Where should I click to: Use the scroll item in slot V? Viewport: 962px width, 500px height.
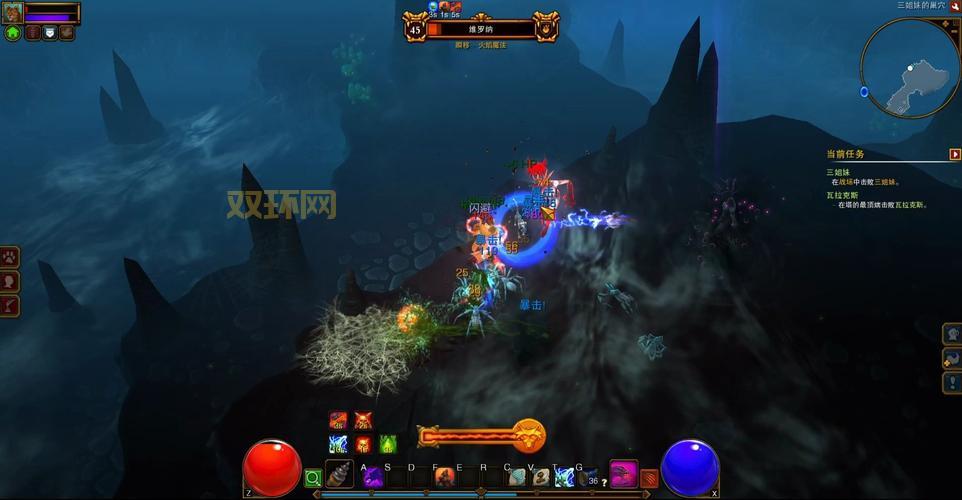tap(540, 477)
